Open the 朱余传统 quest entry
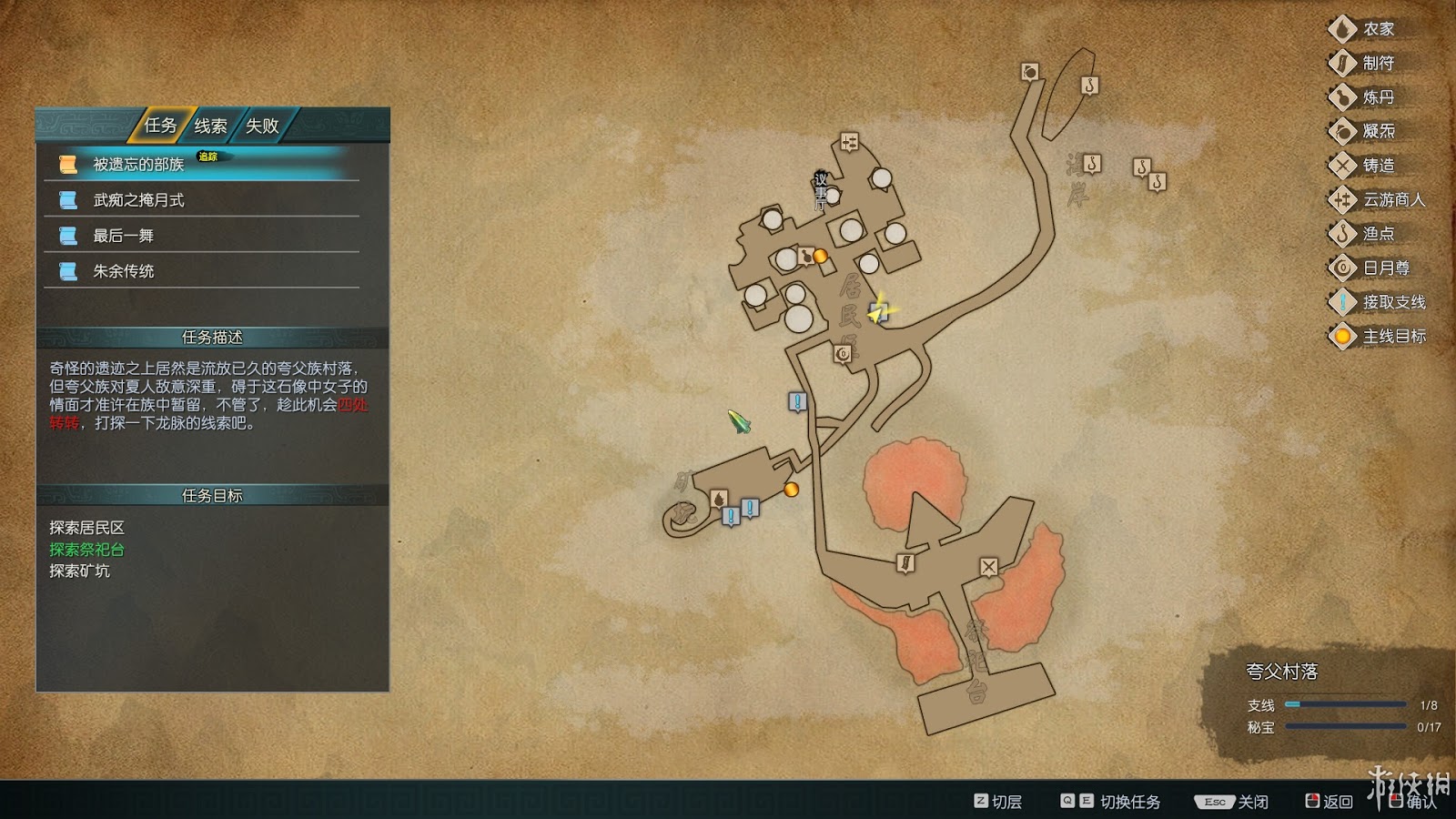This screenshot has width=1456, height=819. tap(123, 271)
